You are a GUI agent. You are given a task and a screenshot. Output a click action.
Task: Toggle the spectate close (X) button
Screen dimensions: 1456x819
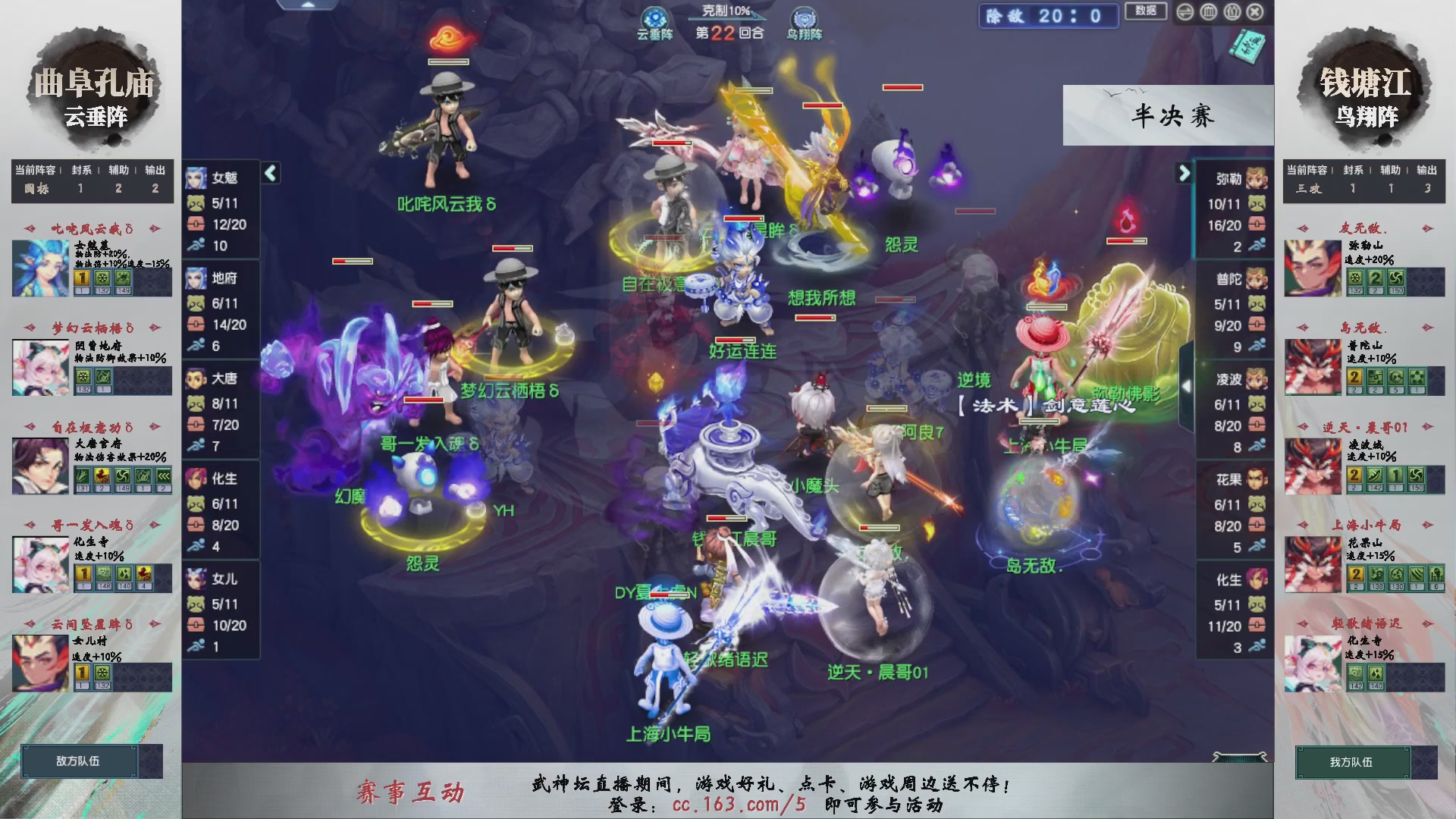(x=1254, y=12)
